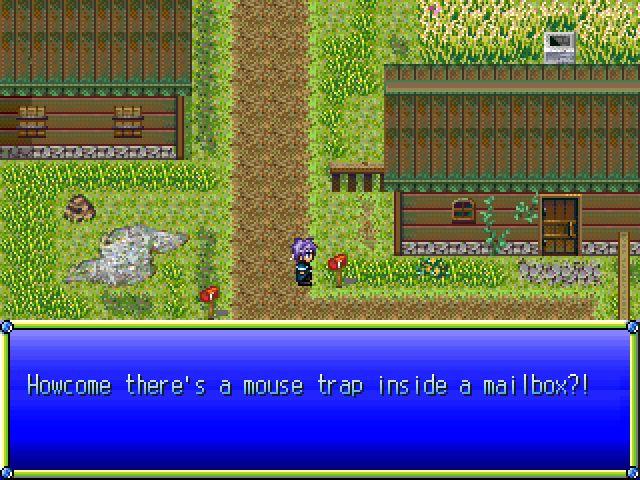
Task: Advance the mouse trap dialogue message box
Action: pyautogui.click(x=320, y=398)
